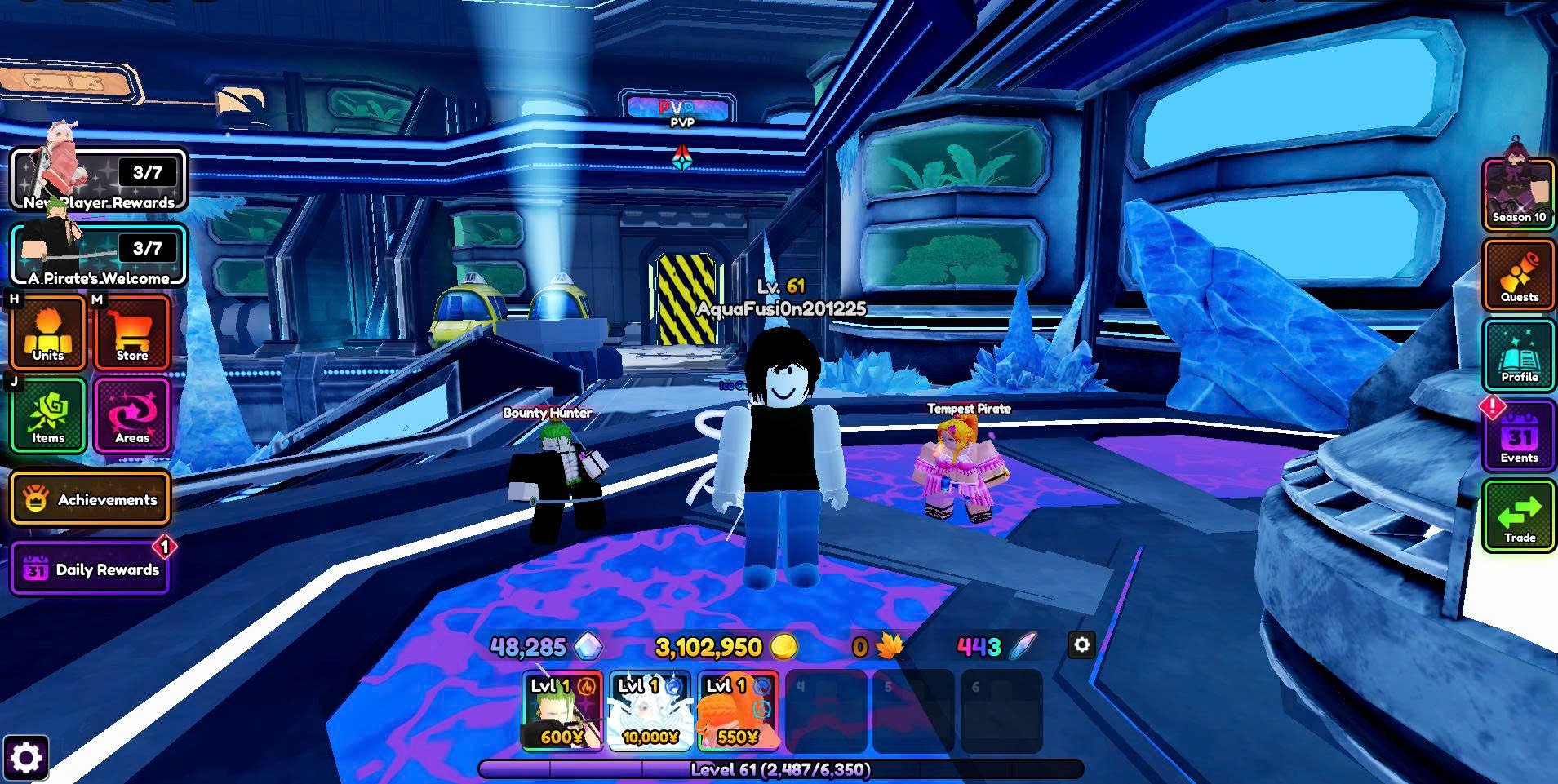Open the Trade window
This screenshot has height=784, width=1558.
[1519, 516]
